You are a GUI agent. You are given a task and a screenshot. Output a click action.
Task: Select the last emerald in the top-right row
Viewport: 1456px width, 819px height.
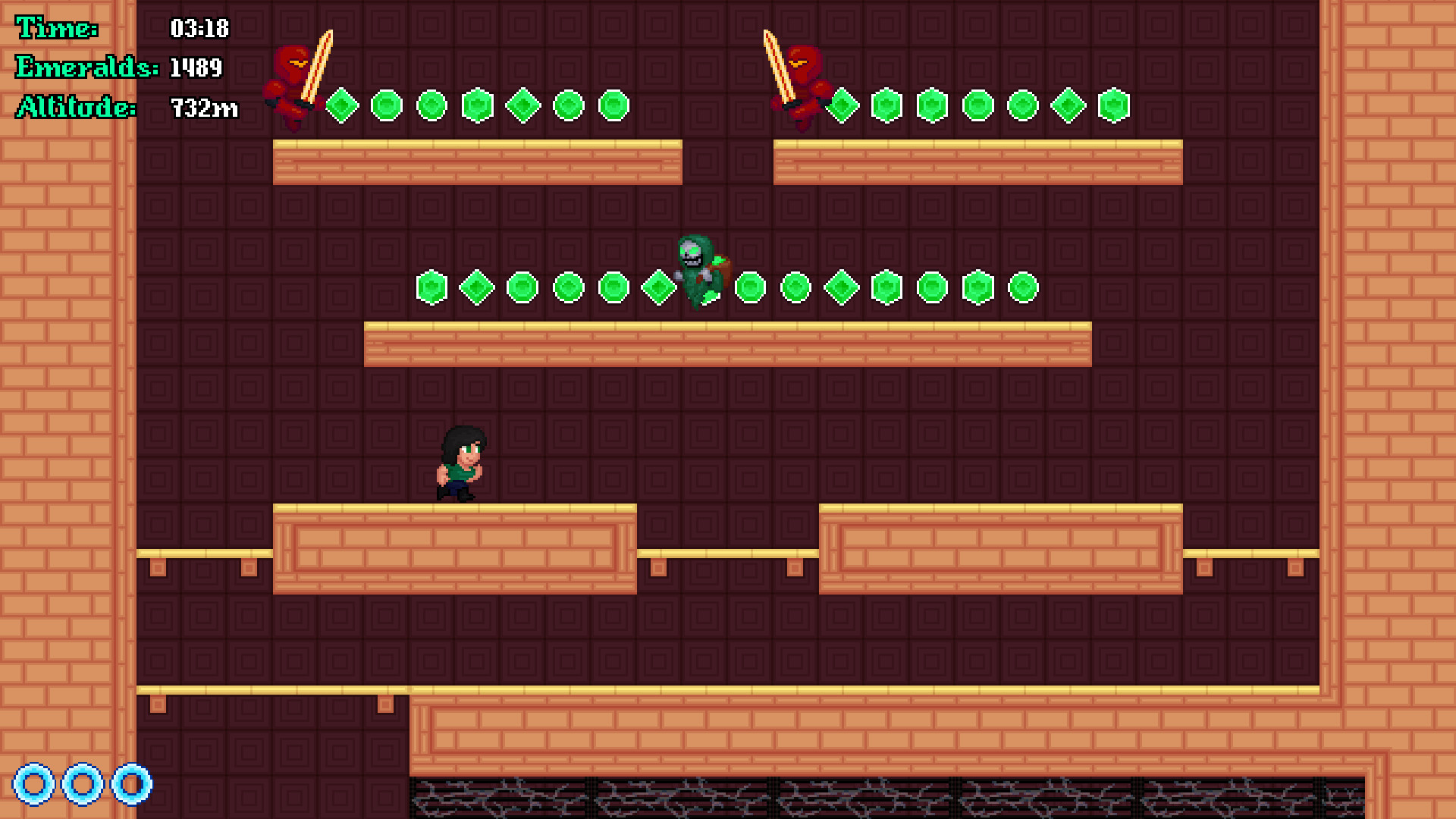coord(1112,106)
